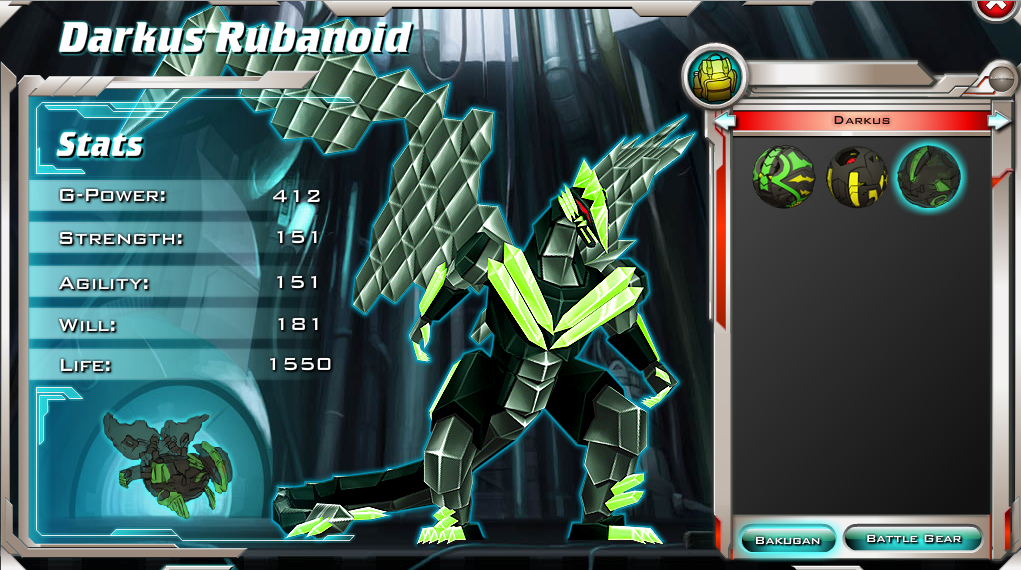Cycle to next attribute with right arrow
1021x570 pixels.
click(998, 121)
